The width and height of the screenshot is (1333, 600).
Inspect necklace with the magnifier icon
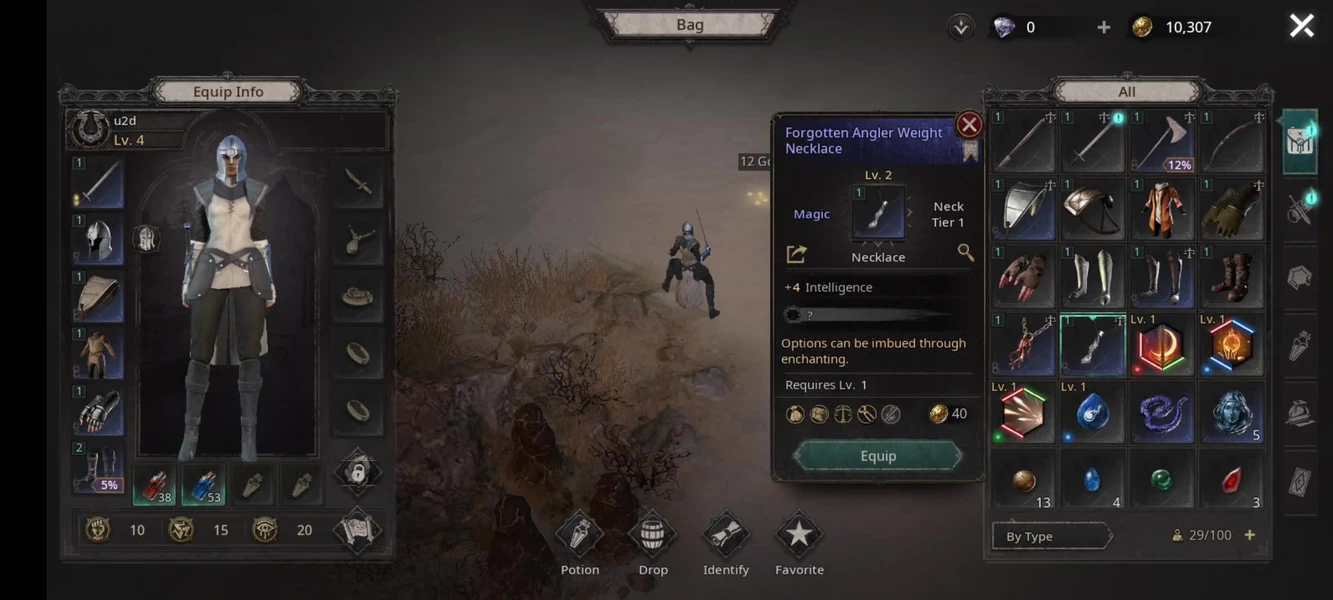(x=965, y=253)
